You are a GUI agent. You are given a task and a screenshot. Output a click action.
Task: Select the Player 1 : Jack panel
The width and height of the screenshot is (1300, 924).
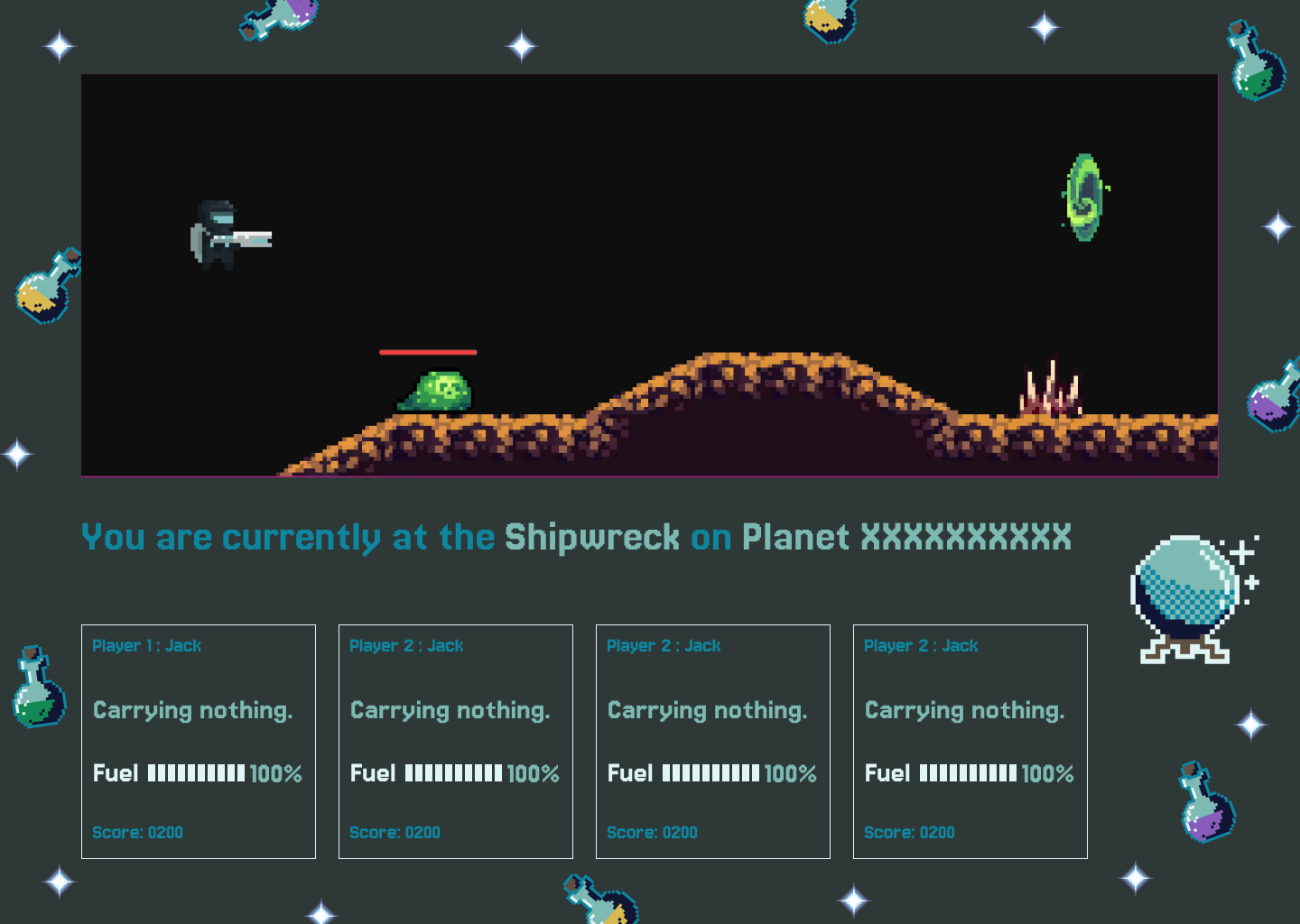tap(199, 740)
